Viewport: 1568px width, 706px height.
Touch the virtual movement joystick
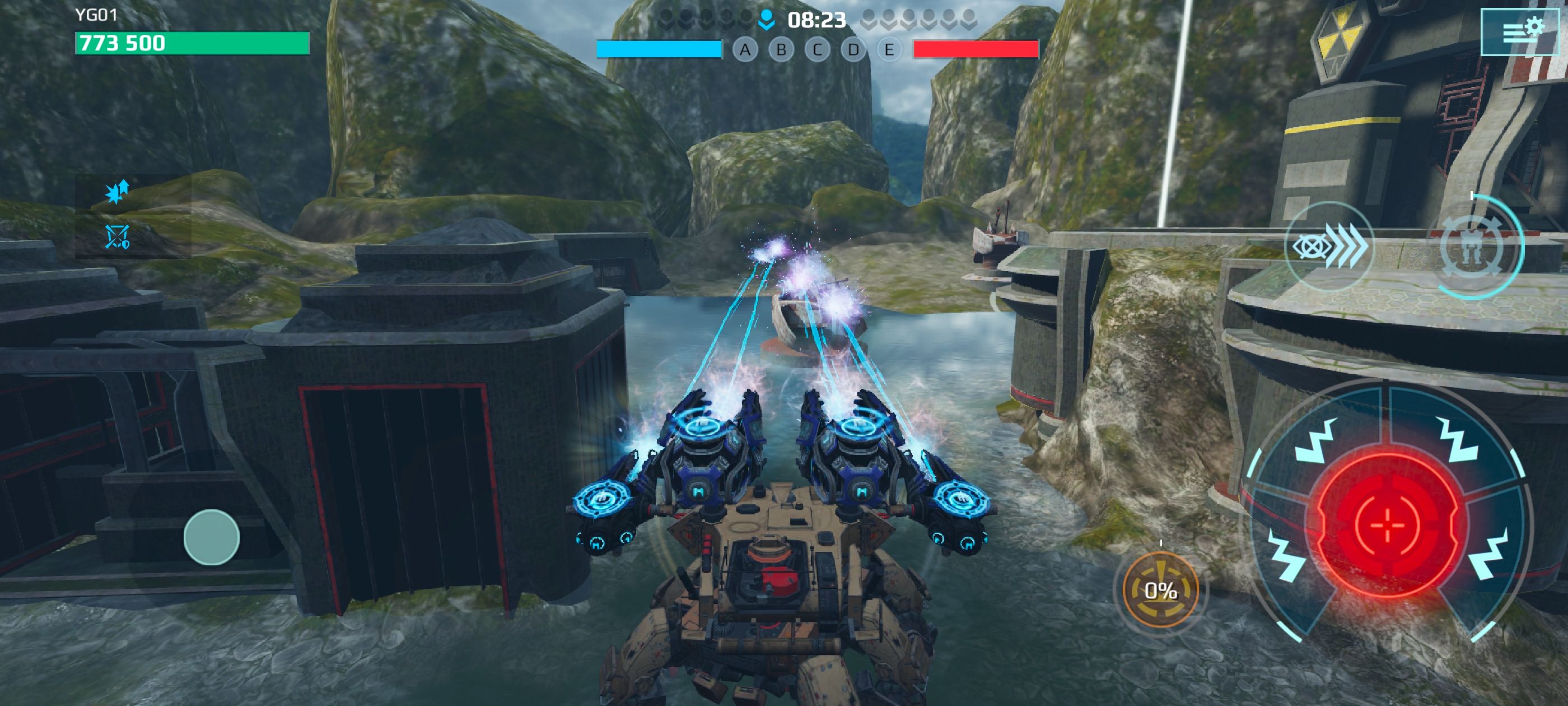point(211,537)
